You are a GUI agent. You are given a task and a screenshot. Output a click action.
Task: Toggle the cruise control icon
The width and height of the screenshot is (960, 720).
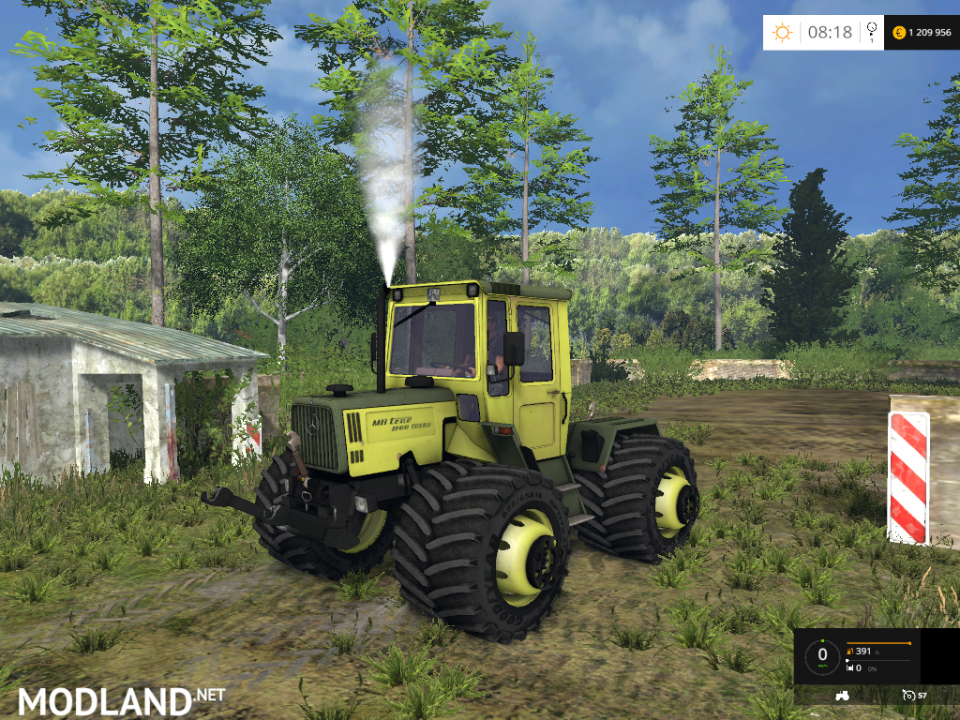click(908, 694)
